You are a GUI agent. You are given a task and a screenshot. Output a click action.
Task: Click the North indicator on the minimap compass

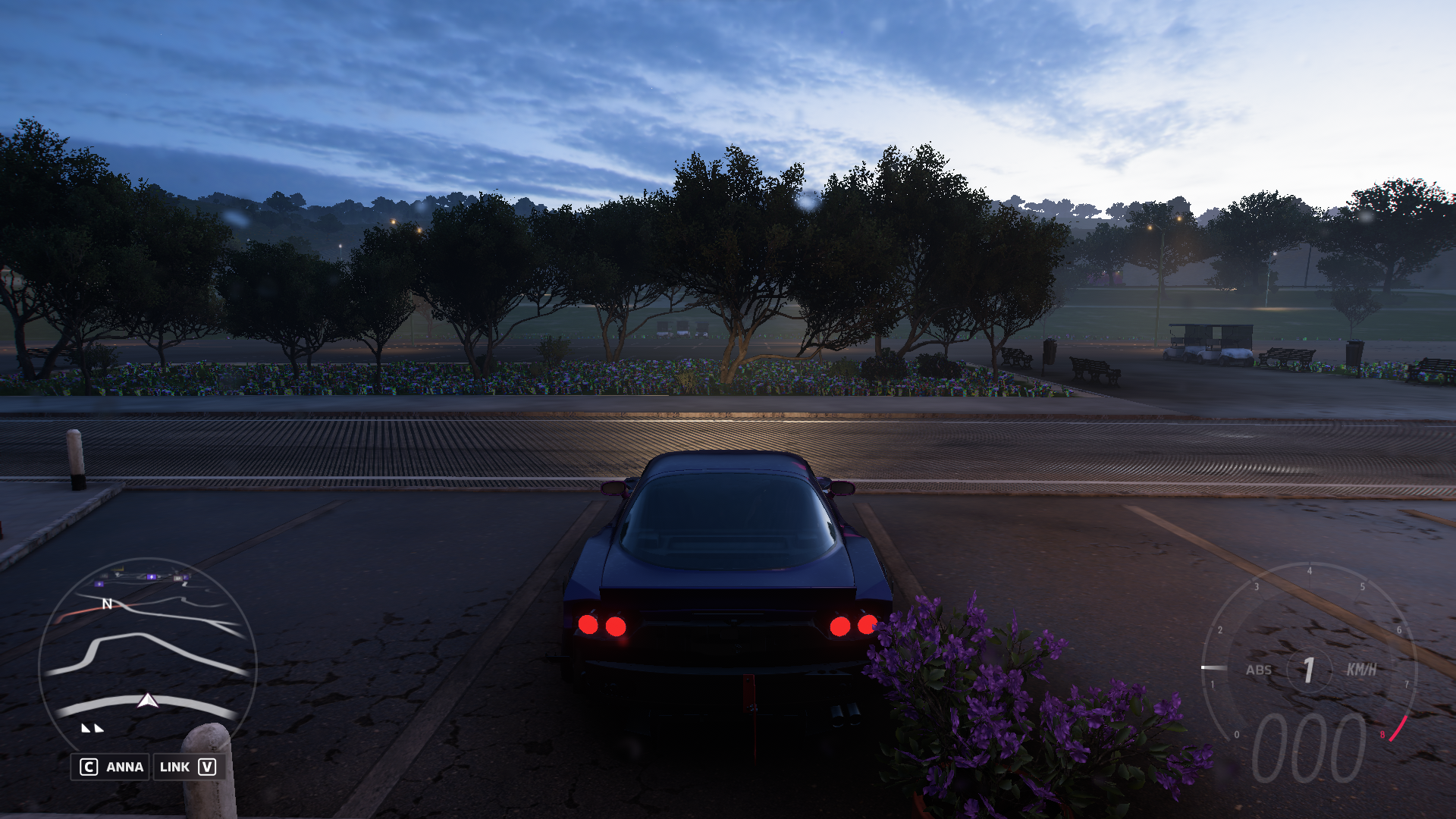point(107,604)
